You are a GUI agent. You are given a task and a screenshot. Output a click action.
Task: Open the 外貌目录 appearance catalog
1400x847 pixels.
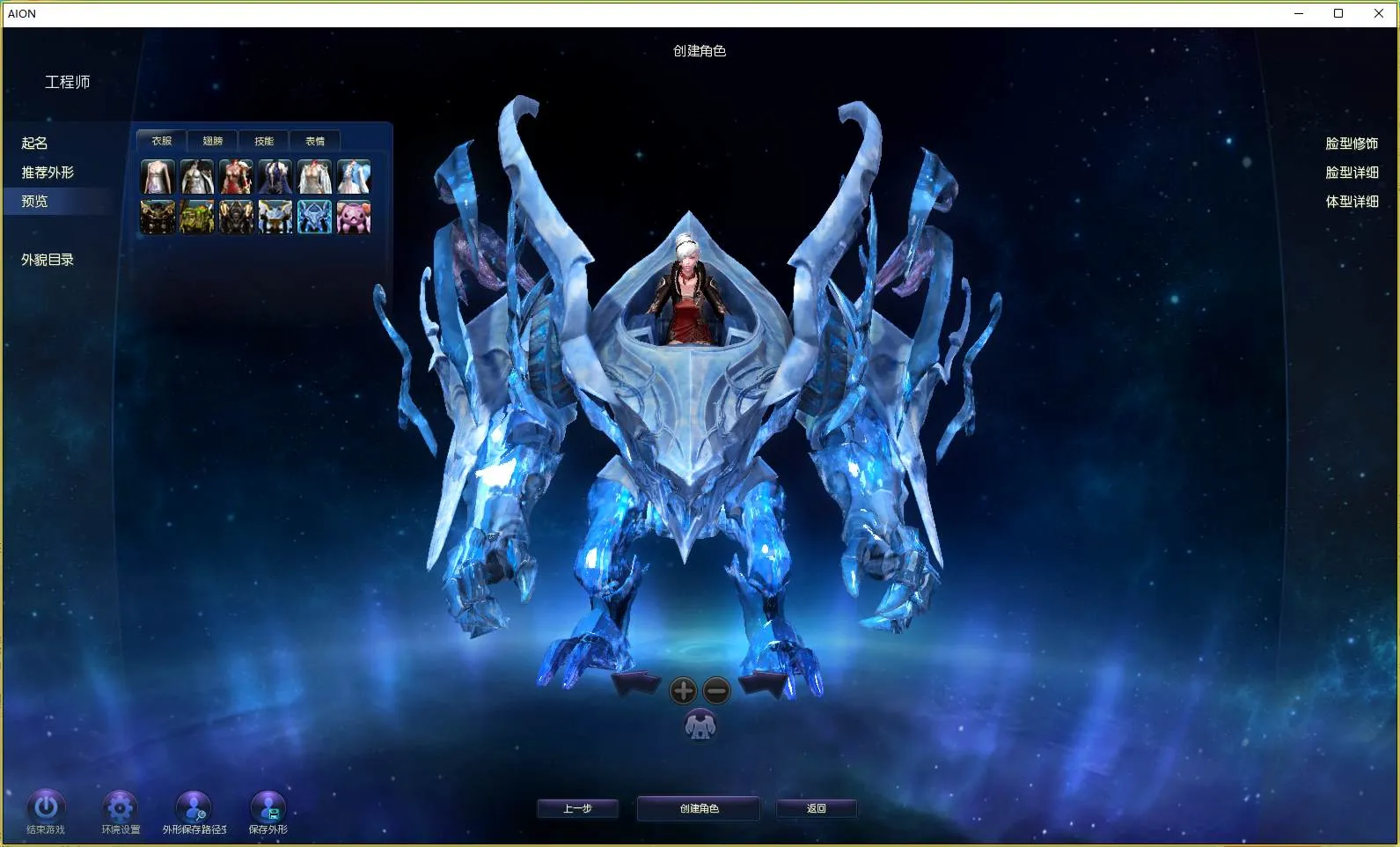click(48, 260)
